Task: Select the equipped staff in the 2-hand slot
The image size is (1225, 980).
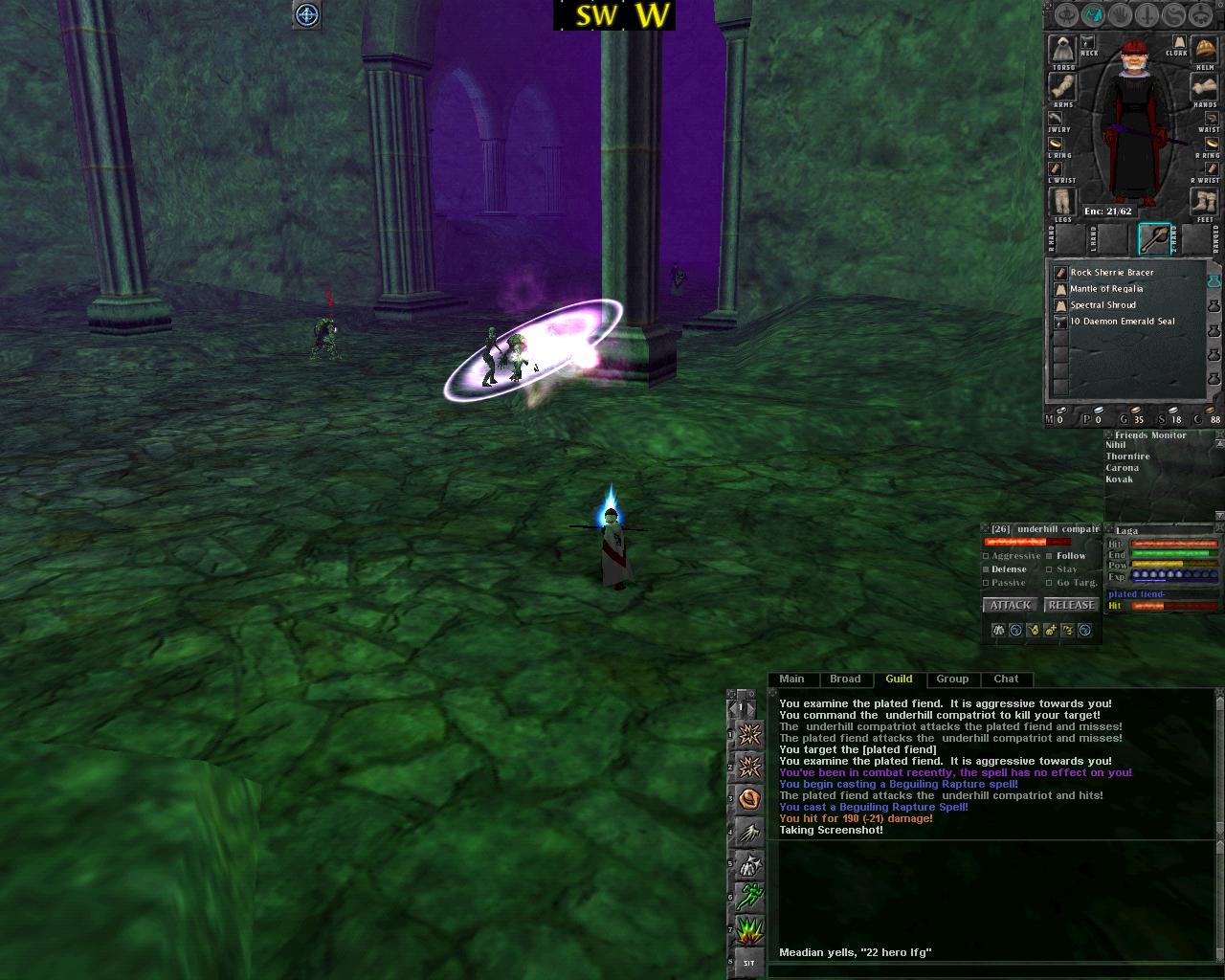Action: 1154,239
